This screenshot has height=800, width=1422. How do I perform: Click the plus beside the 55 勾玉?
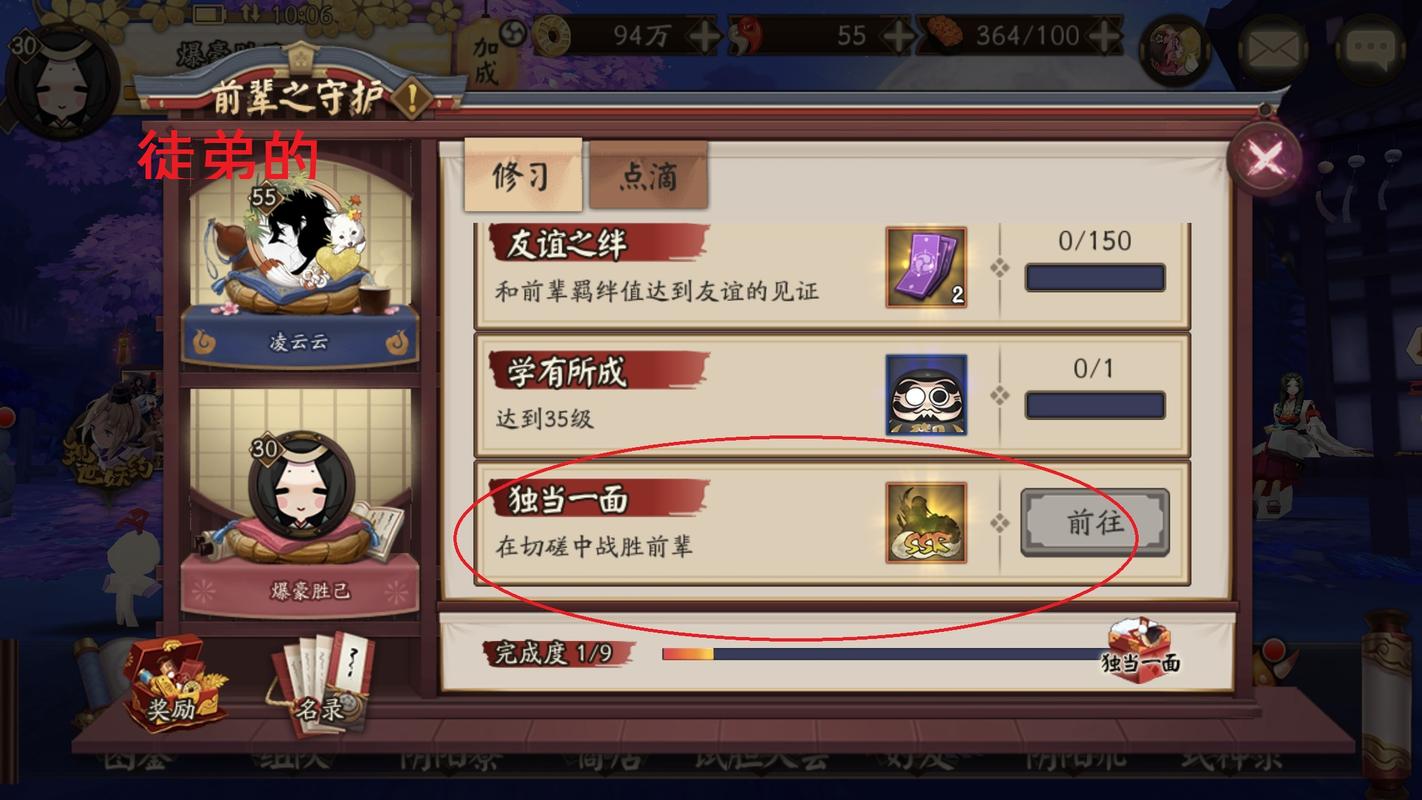(900, 34)
